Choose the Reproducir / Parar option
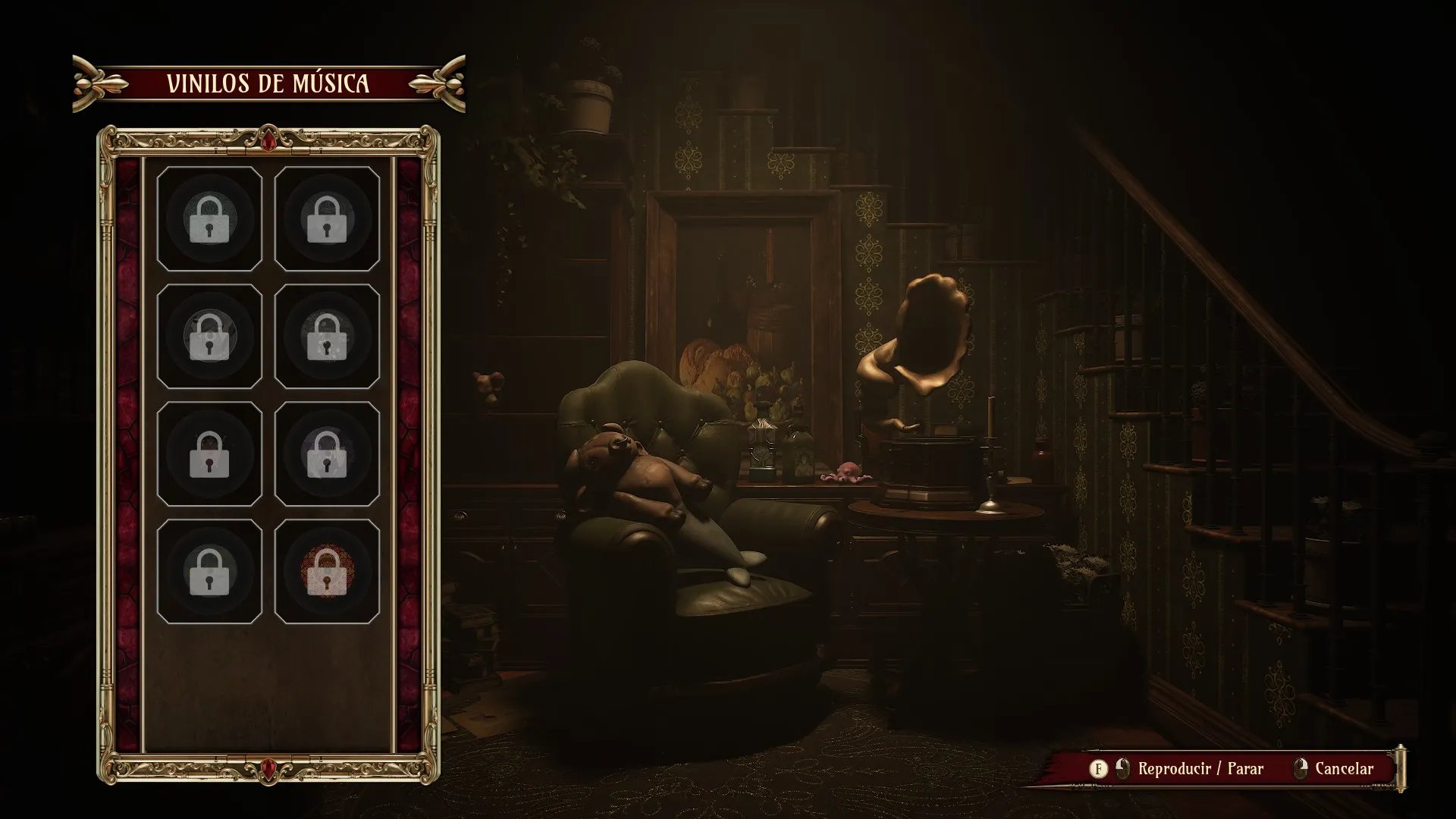 1200,769
